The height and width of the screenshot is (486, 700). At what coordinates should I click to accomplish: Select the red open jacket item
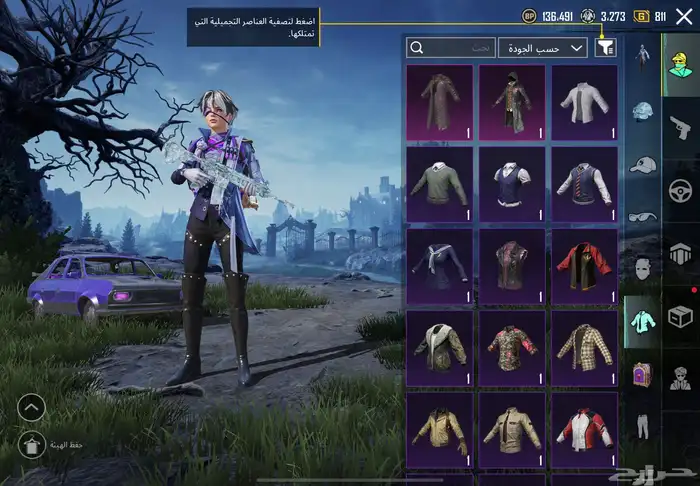[584, 266]
